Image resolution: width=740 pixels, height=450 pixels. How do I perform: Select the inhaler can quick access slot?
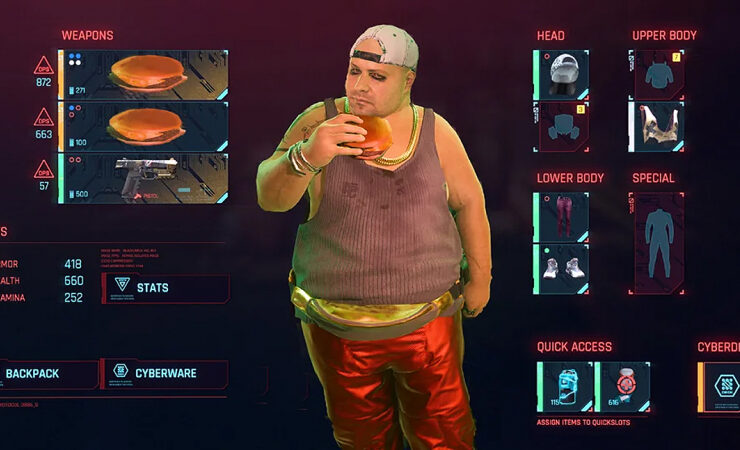pos(566,387)
